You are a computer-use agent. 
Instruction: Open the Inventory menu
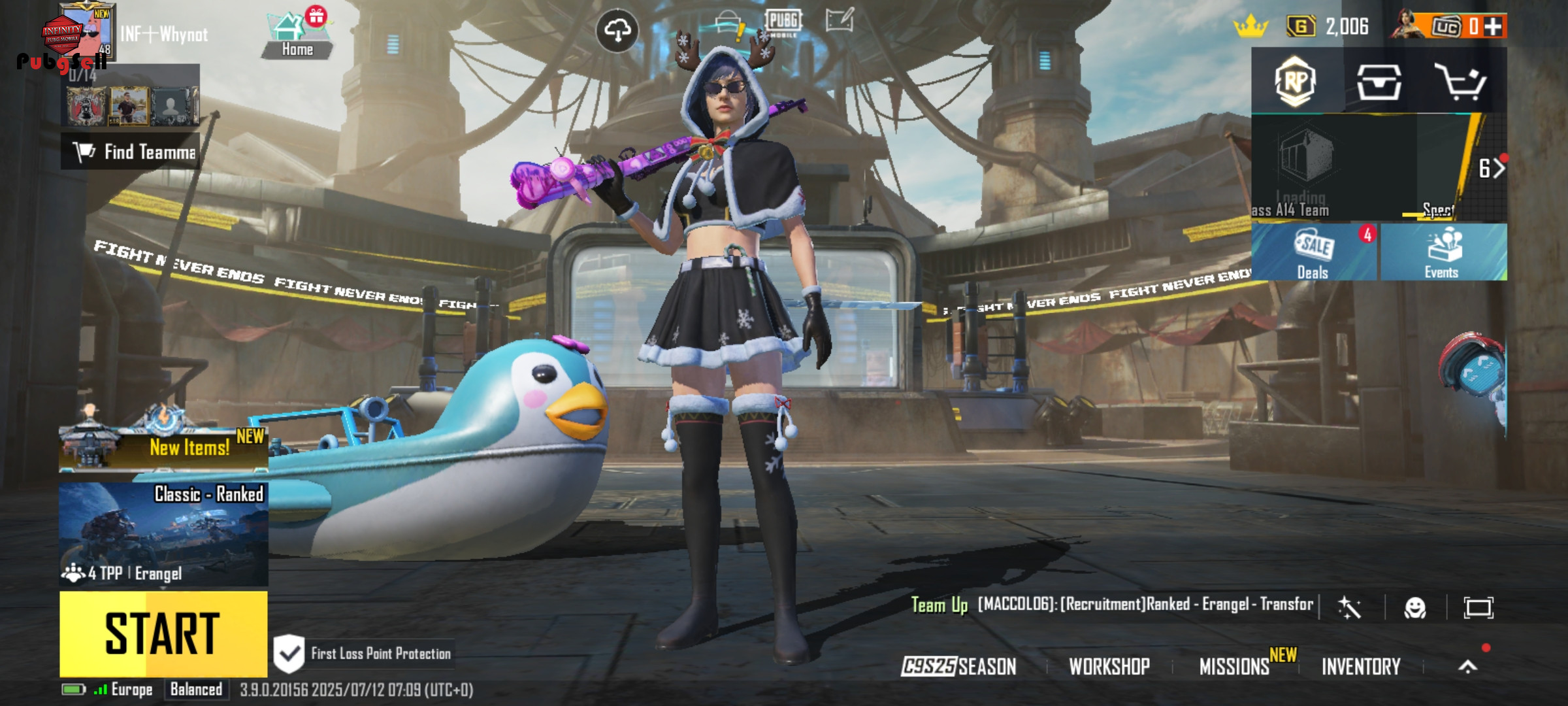pyautogui.click(x=1361, y=666)
